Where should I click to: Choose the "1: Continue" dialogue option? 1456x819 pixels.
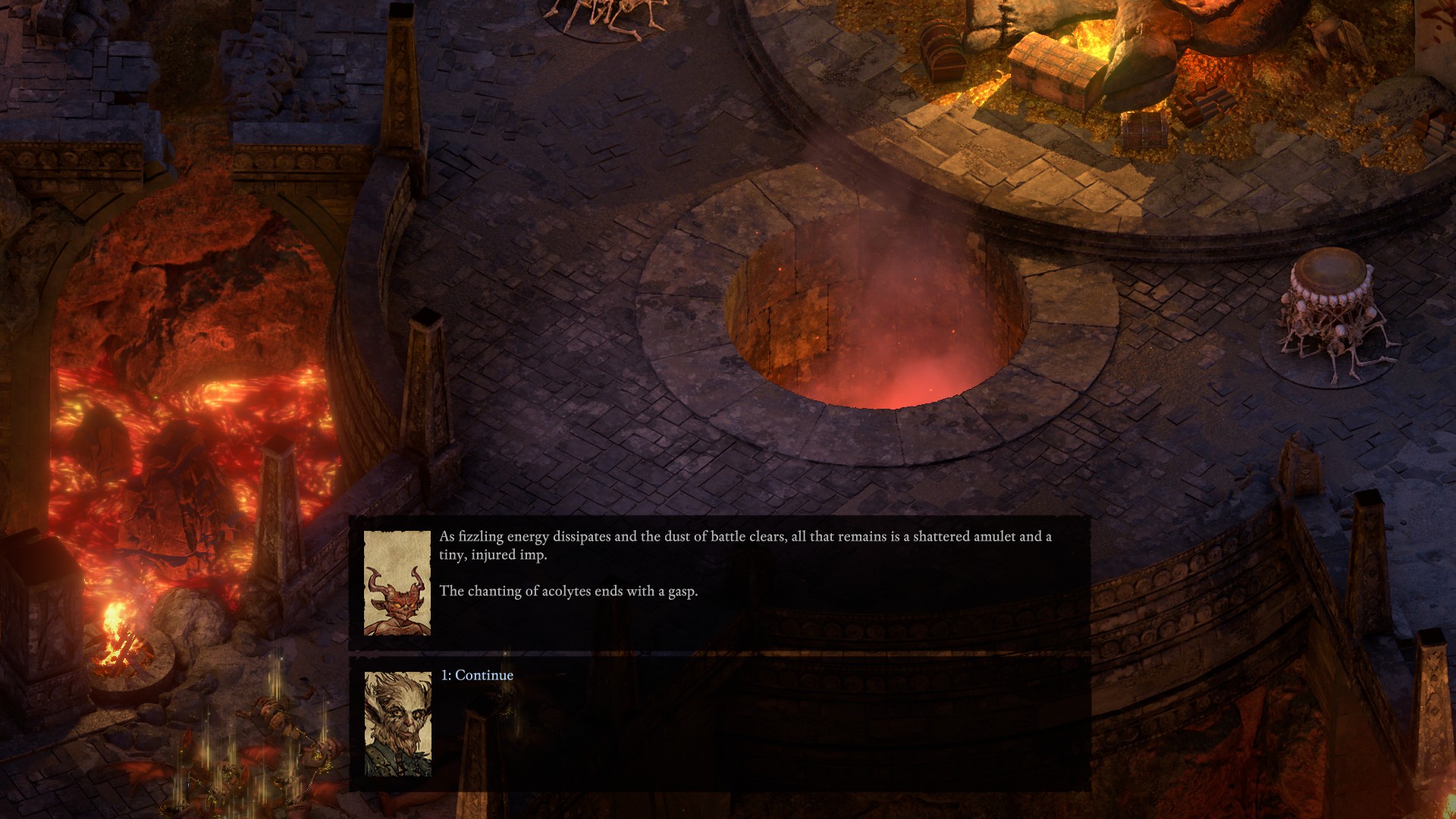(x=477, y=675)
